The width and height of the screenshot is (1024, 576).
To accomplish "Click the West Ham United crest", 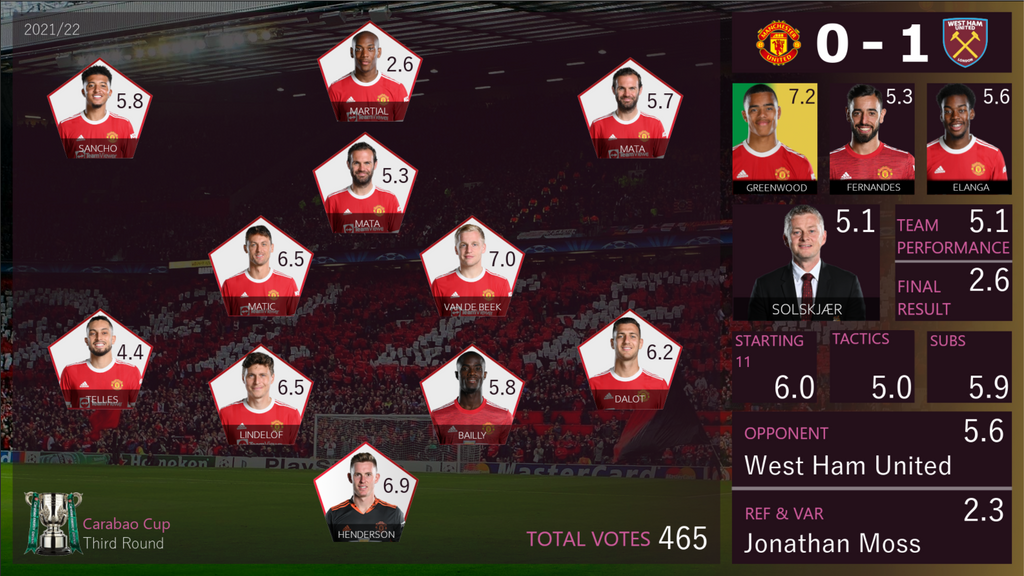I will (x=964, y=42).
